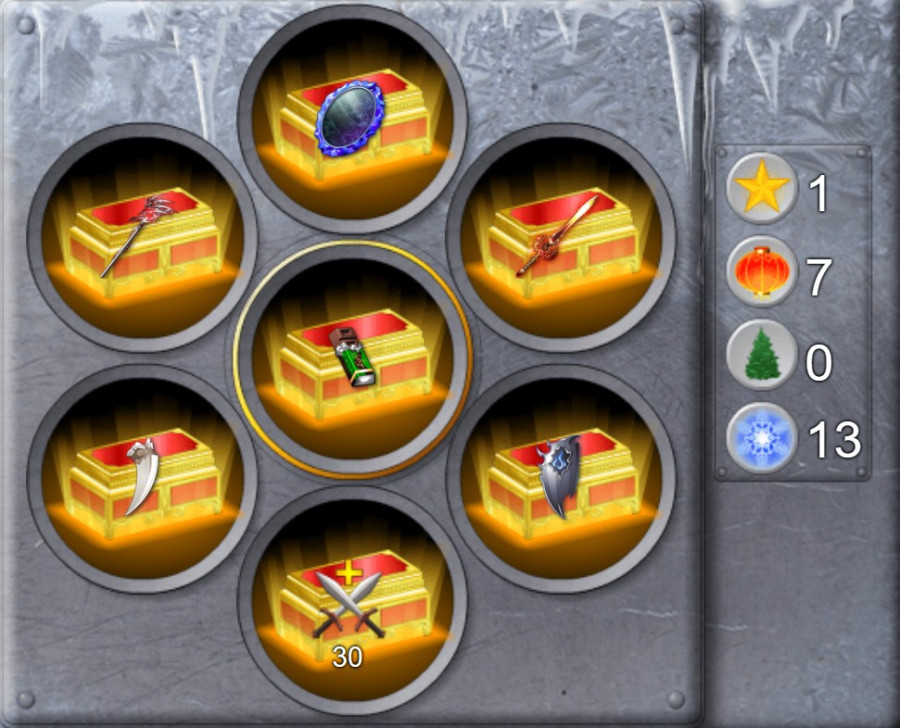This screenshot has width=900, height=728.
Task: Select the chest with the dark shield
Action: [x=560, y=478]
